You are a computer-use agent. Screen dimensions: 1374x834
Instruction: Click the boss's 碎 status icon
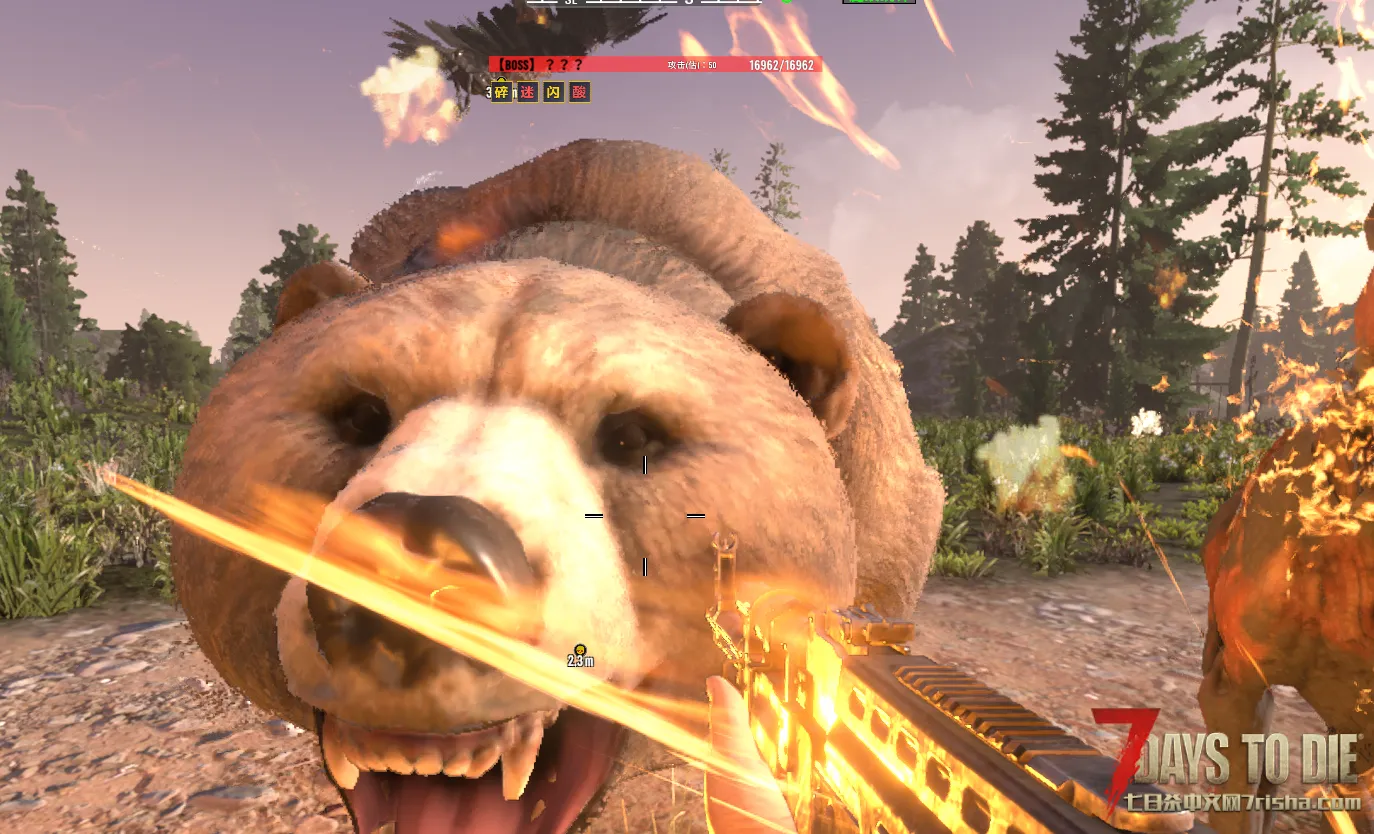point(501,92)
